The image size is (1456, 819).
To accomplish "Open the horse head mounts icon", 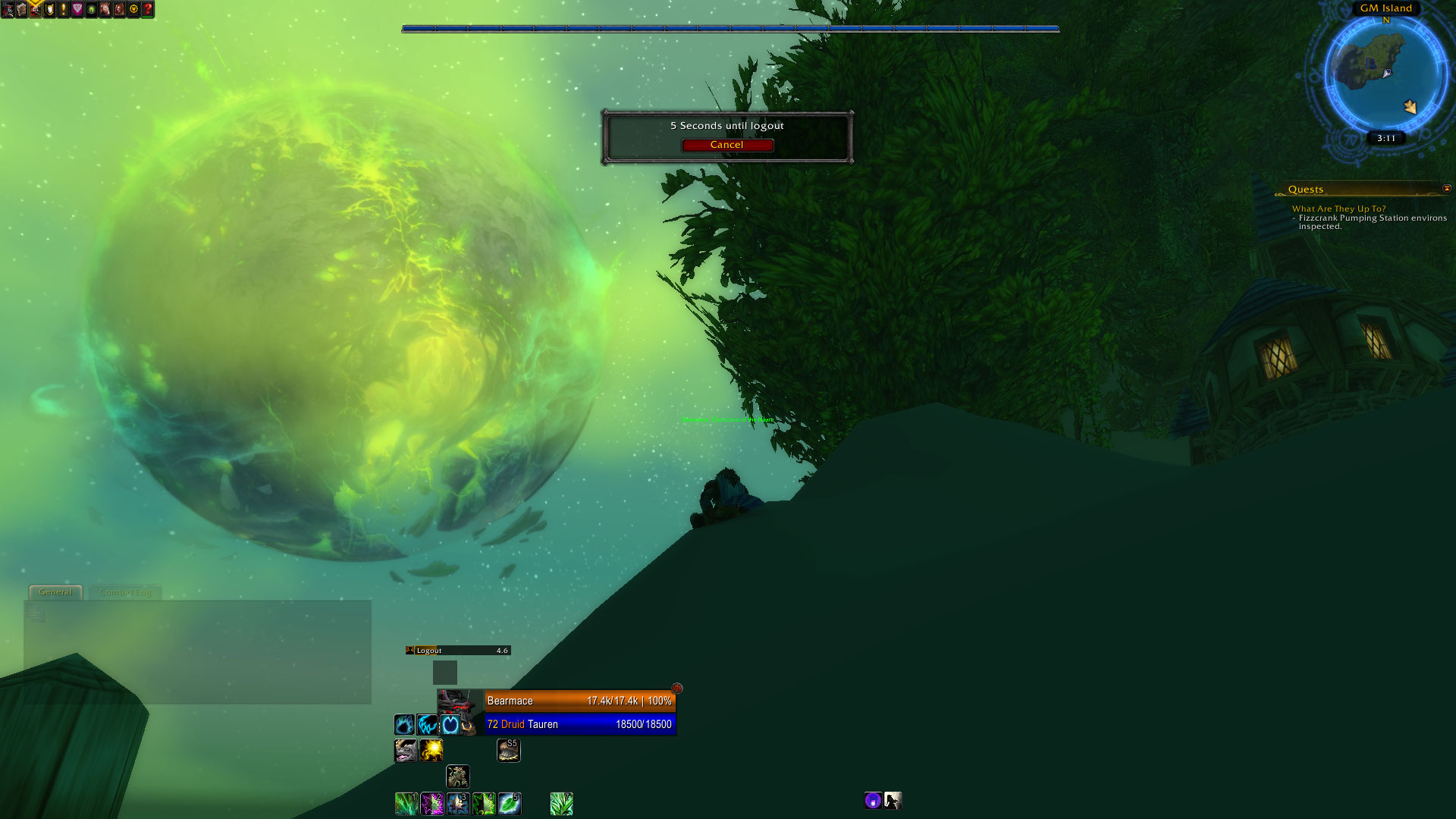I will [105, 10].
